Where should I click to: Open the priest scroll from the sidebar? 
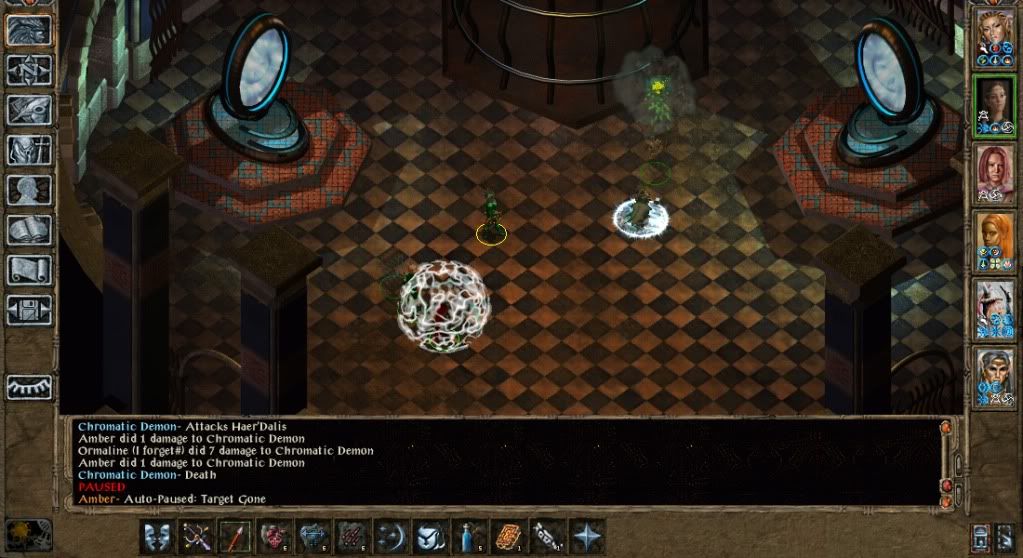click(30, 269)
